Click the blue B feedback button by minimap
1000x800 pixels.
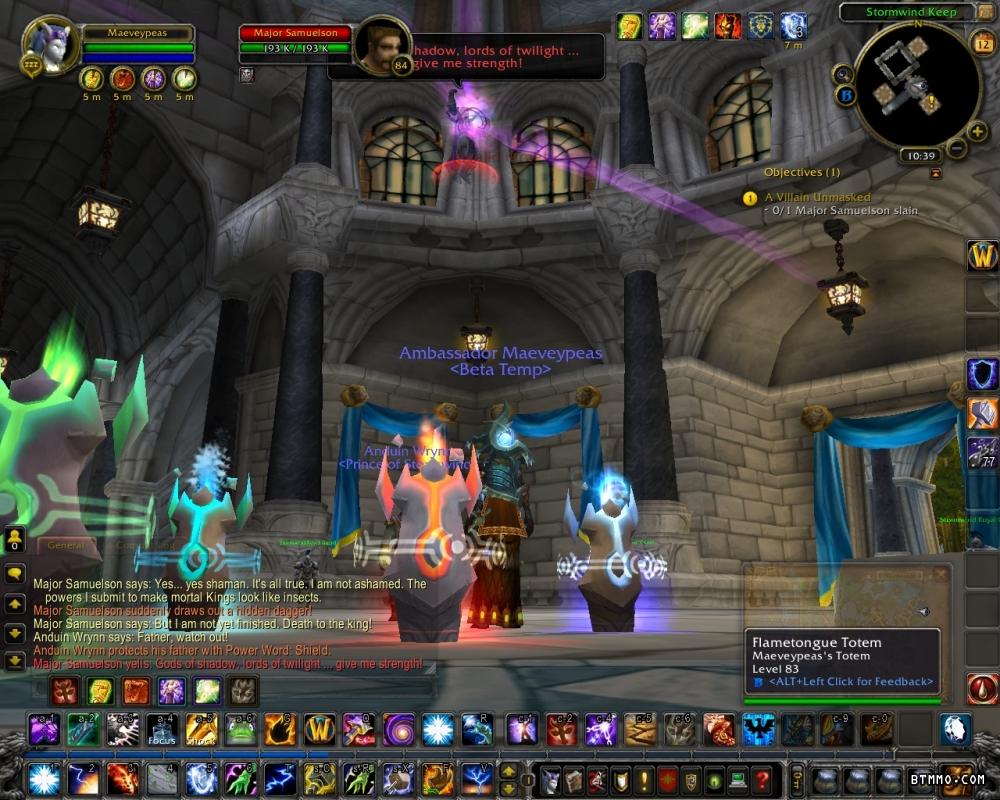(845, 97)
